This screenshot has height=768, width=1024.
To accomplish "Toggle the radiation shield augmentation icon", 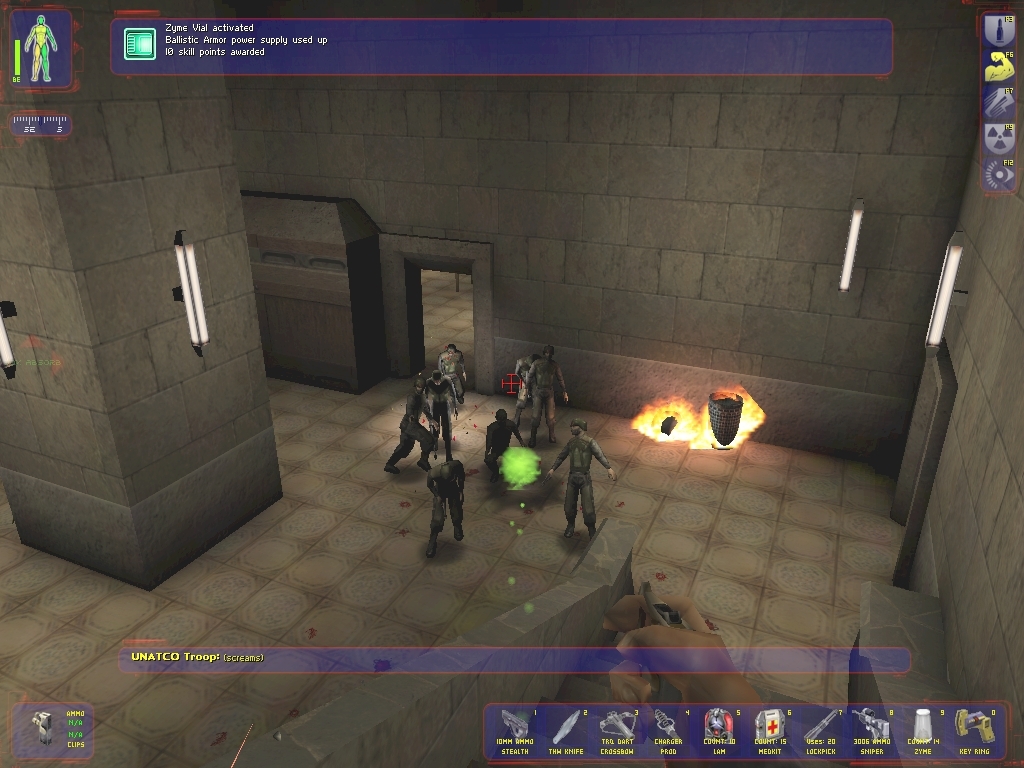I will (x=999, y=138).
